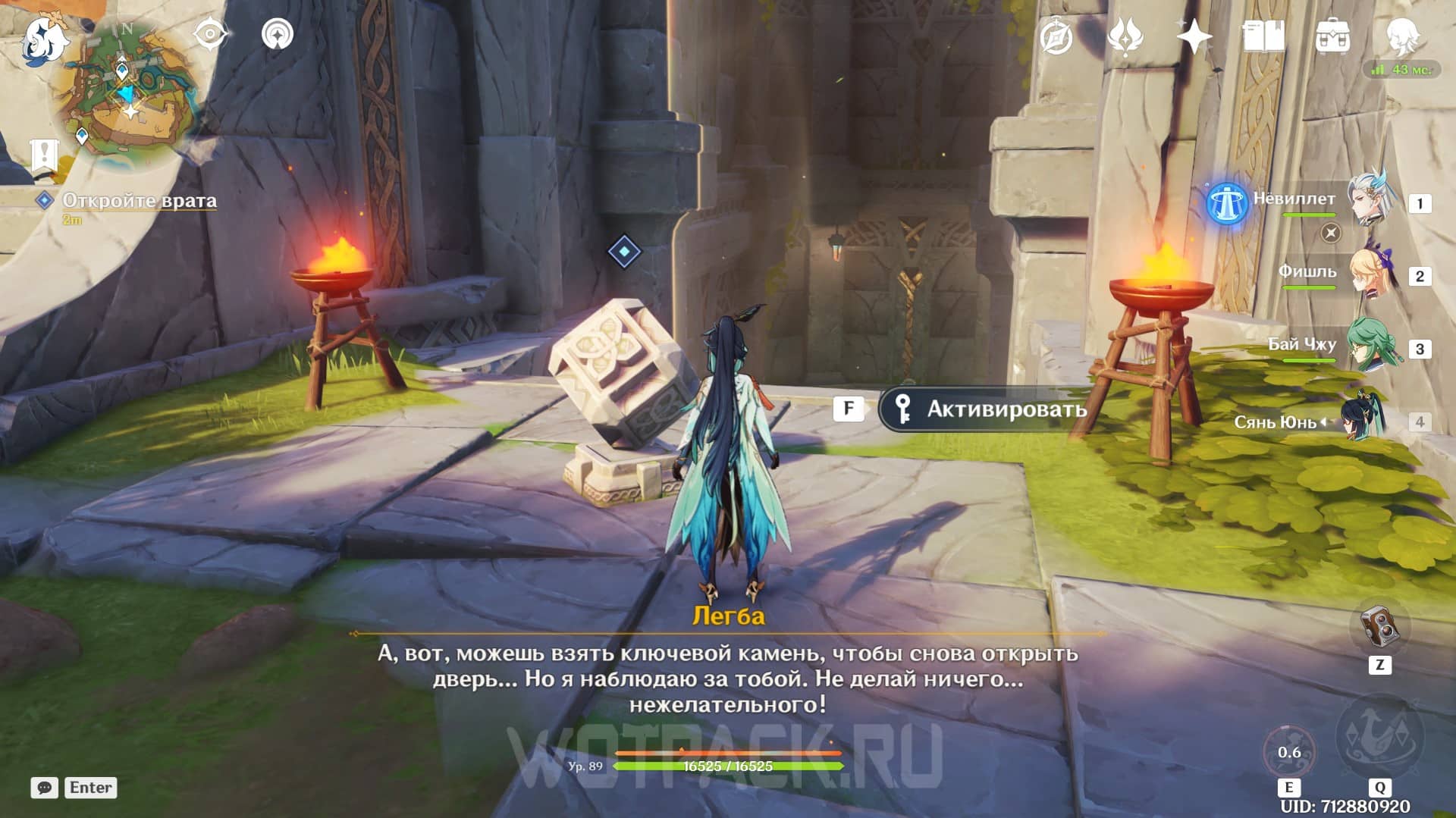Open the character screen icon
The image size is (1456, 818).
click(x=1401, y=36)
